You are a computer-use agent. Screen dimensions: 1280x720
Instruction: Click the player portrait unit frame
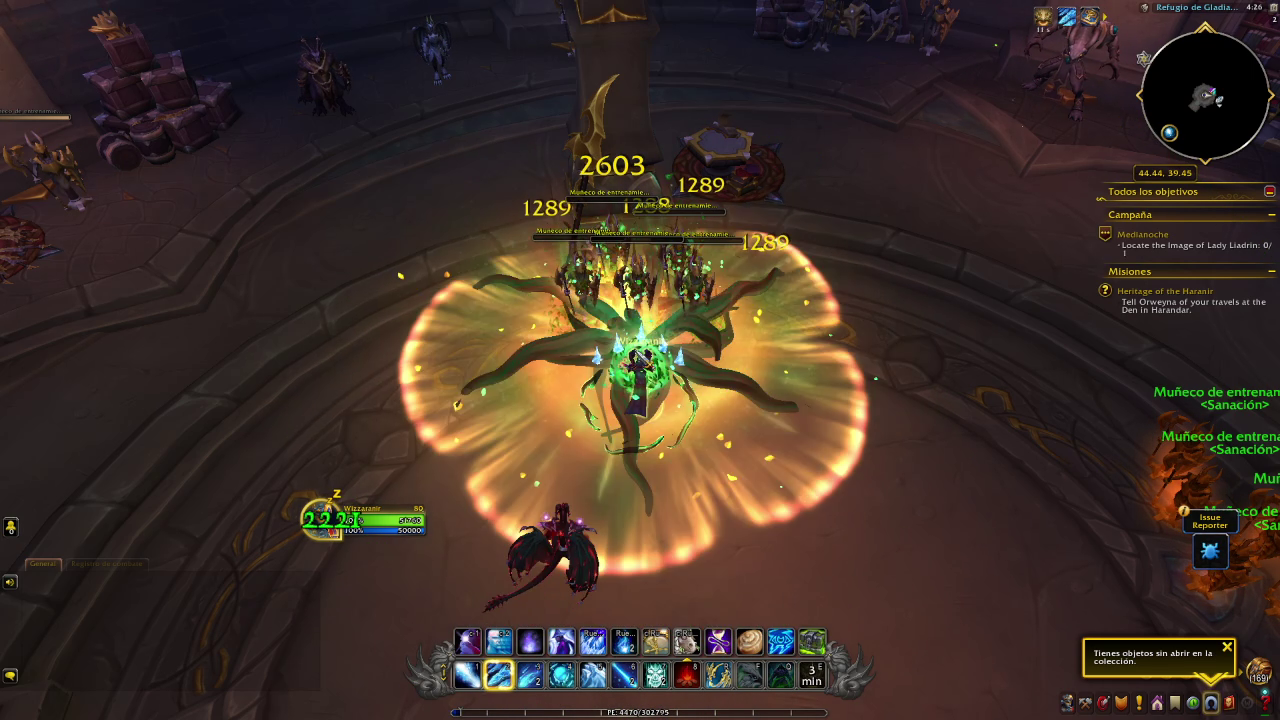point(322,519)
